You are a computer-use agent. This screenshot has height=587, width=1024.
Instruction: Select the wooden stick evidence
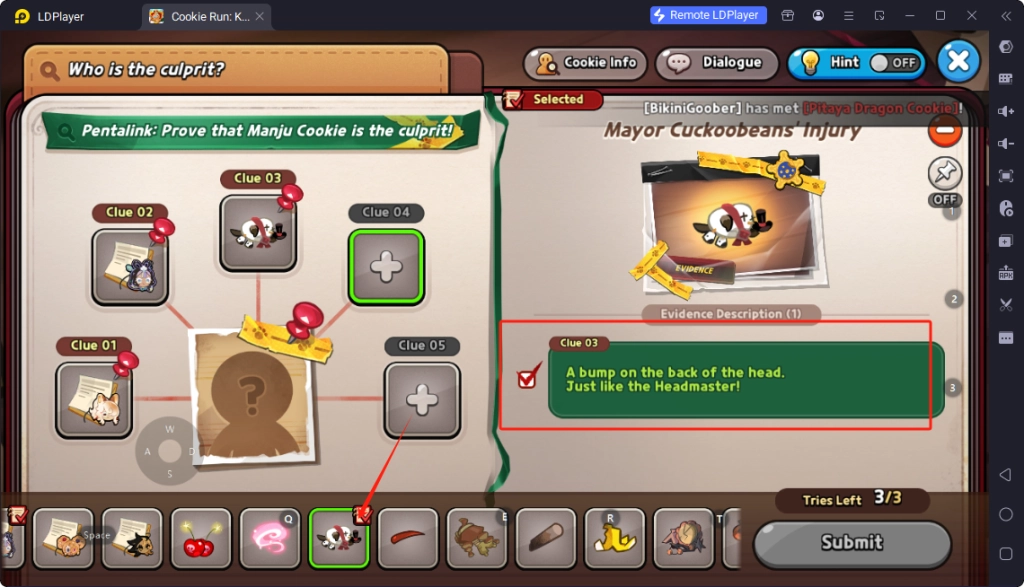(x=545, y=538)
